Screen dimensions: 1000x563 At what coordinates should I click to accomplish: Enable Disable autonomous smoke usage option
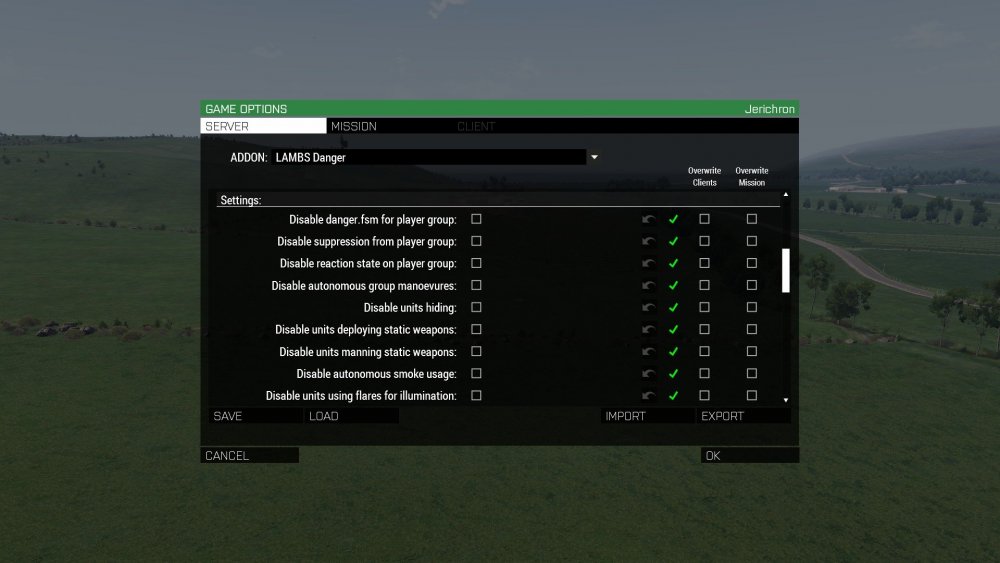(x=476, y=373)
